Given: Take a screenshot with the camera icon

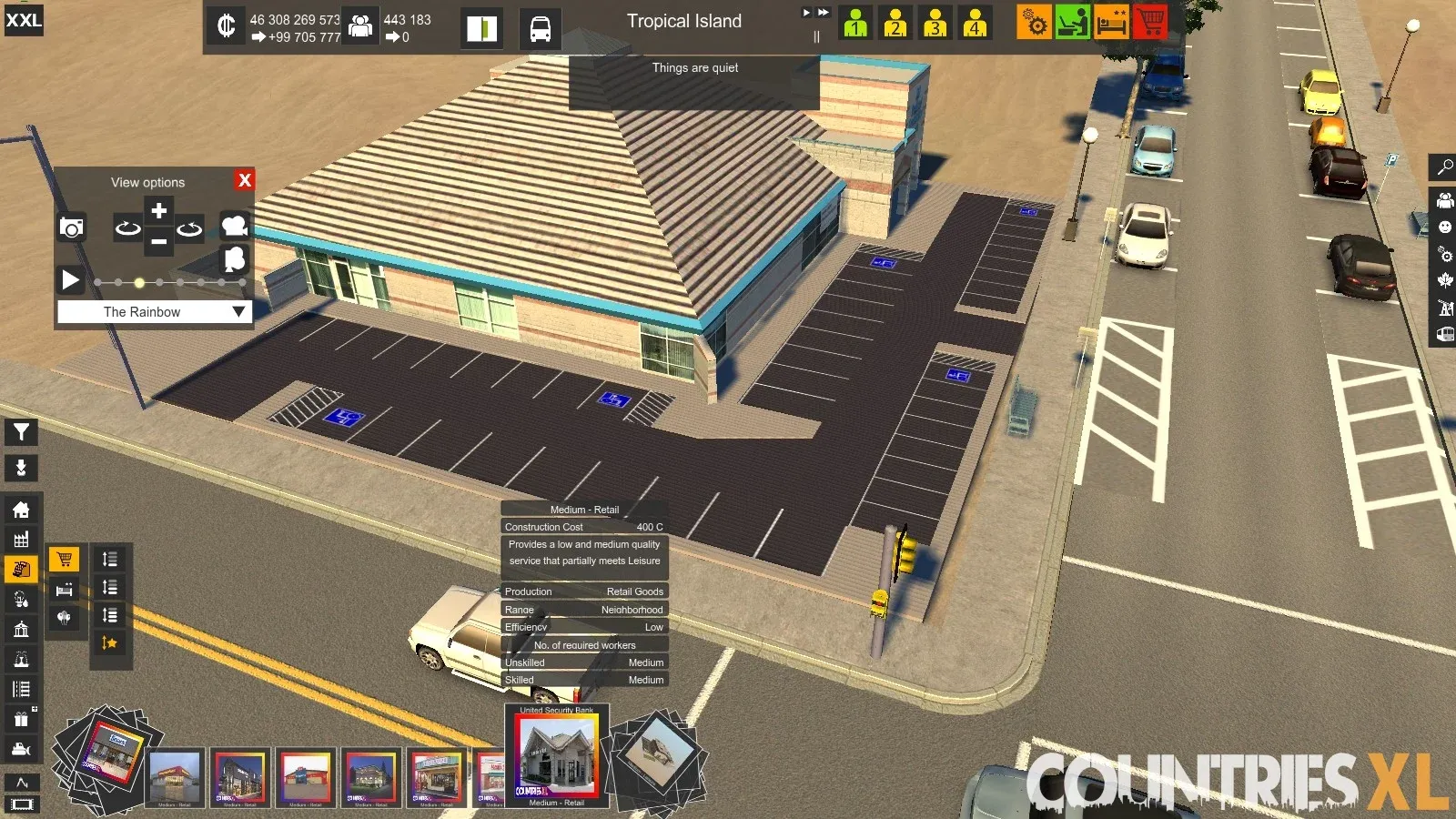Looking at the screenshot, I should pos(72,227).
